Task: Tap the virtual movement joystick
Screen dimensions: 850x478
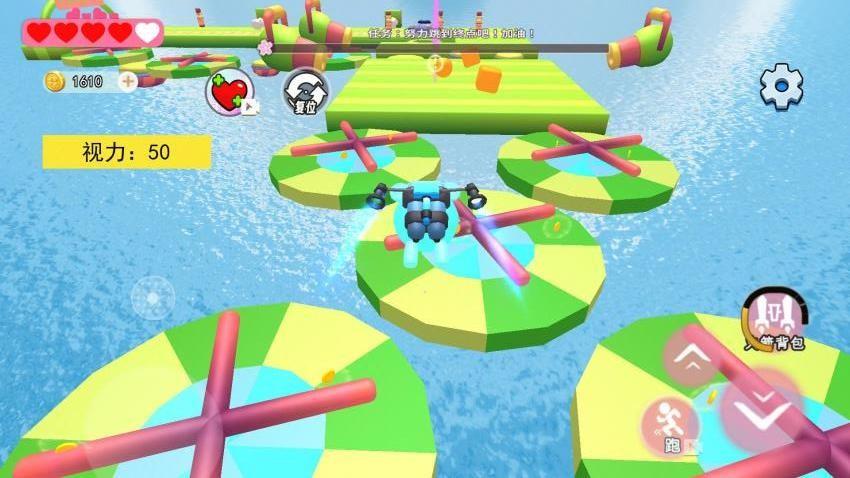Action: (152, 297)
